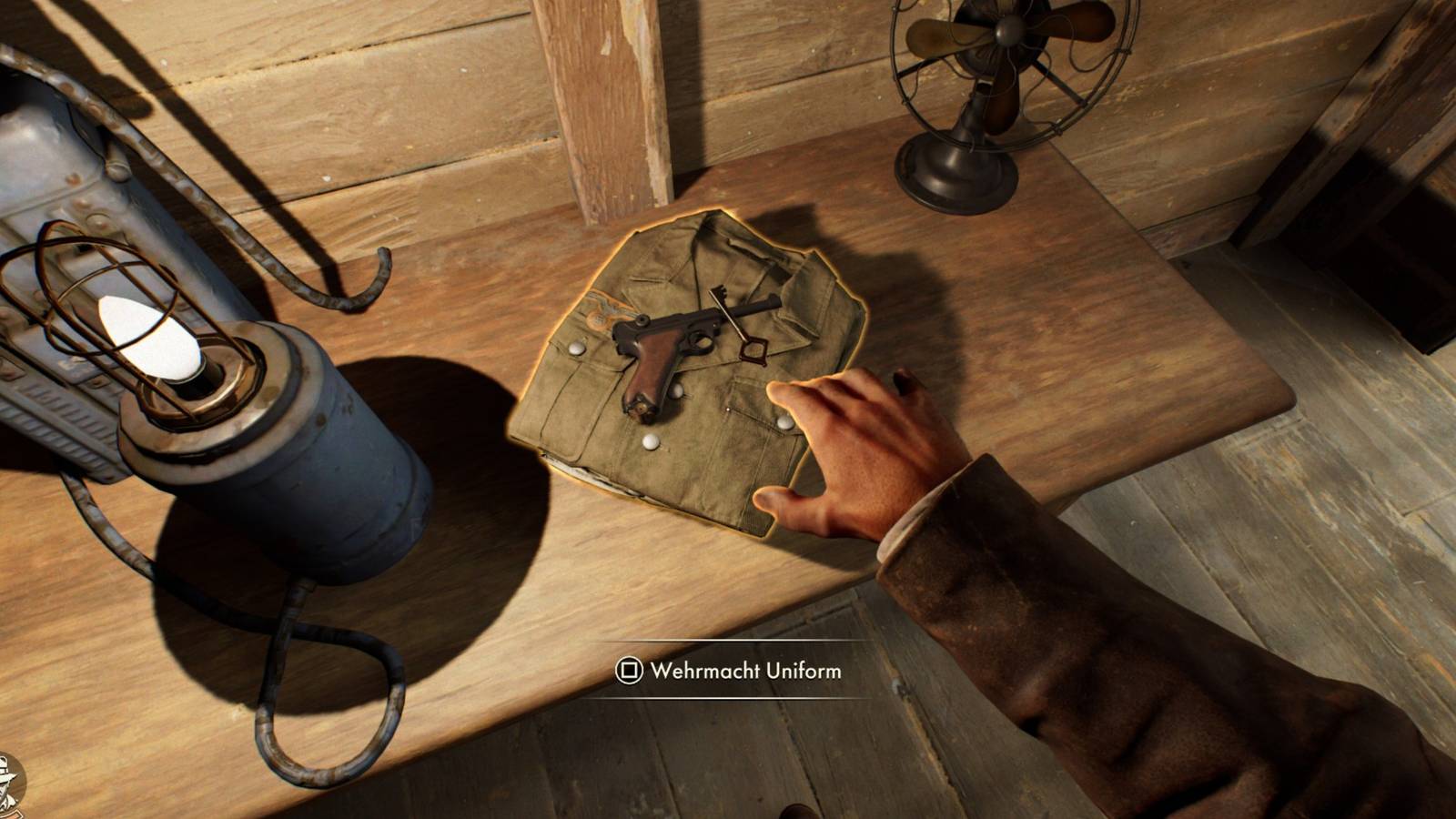Click the eagle insignia patch on the jacket
1456x819 pixels.
[x=602, y=310]
